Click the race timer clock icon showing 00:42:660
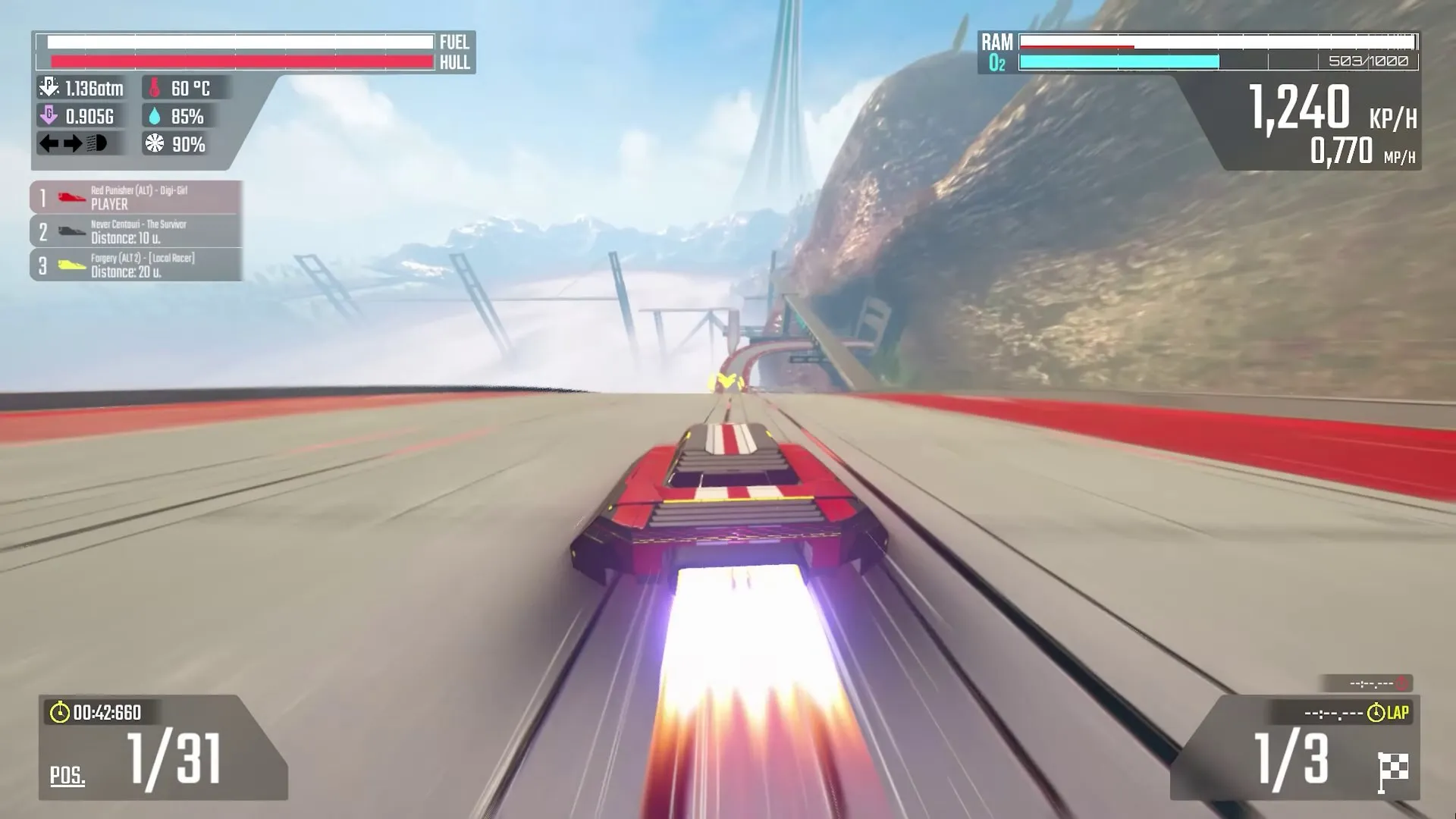Screen dimensions: 1456x819 tap(59, 713)
